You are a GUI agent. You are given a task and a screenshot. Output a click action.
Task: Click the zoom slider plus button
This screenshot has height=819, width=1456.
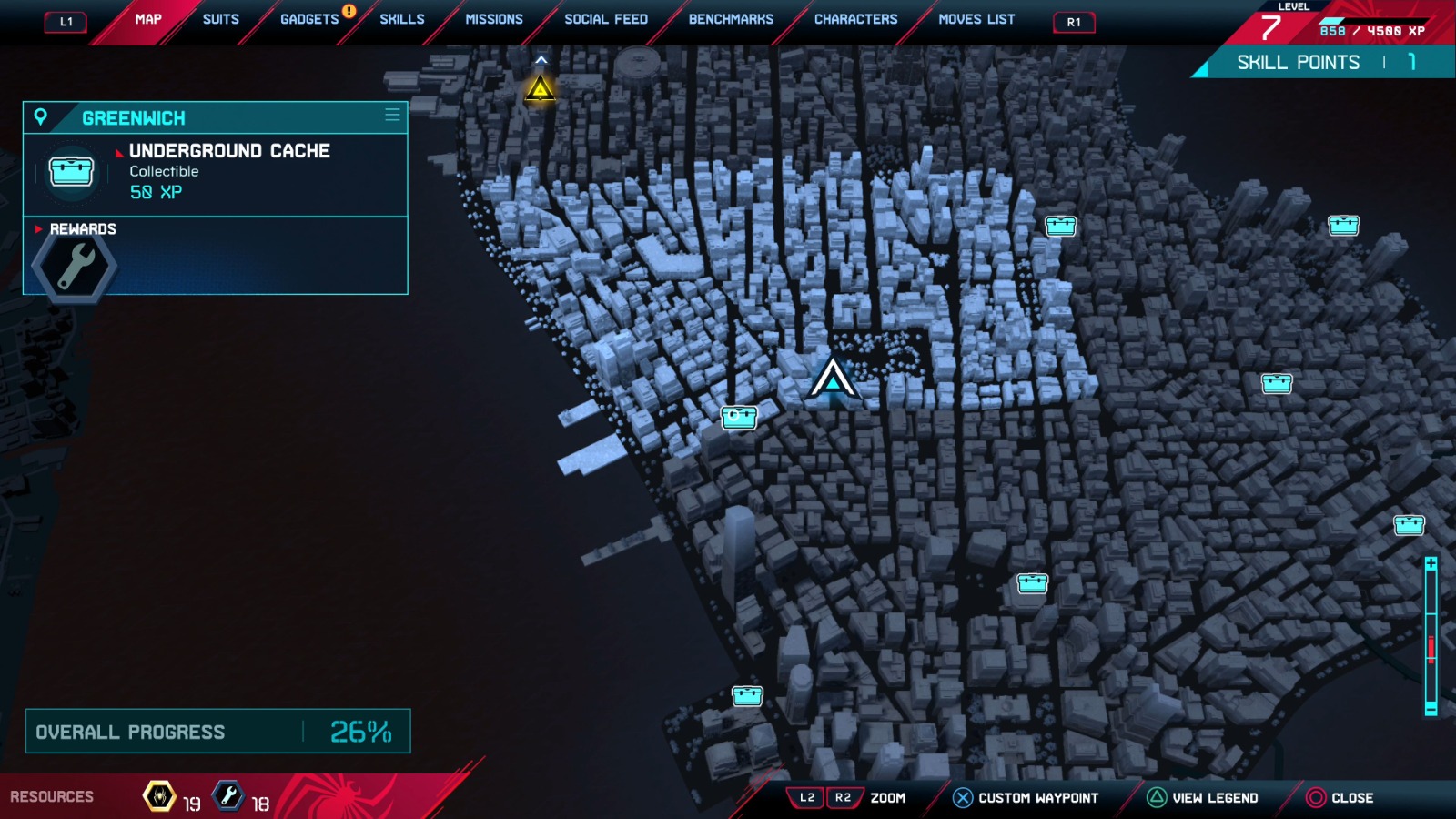coord(1431,564)
